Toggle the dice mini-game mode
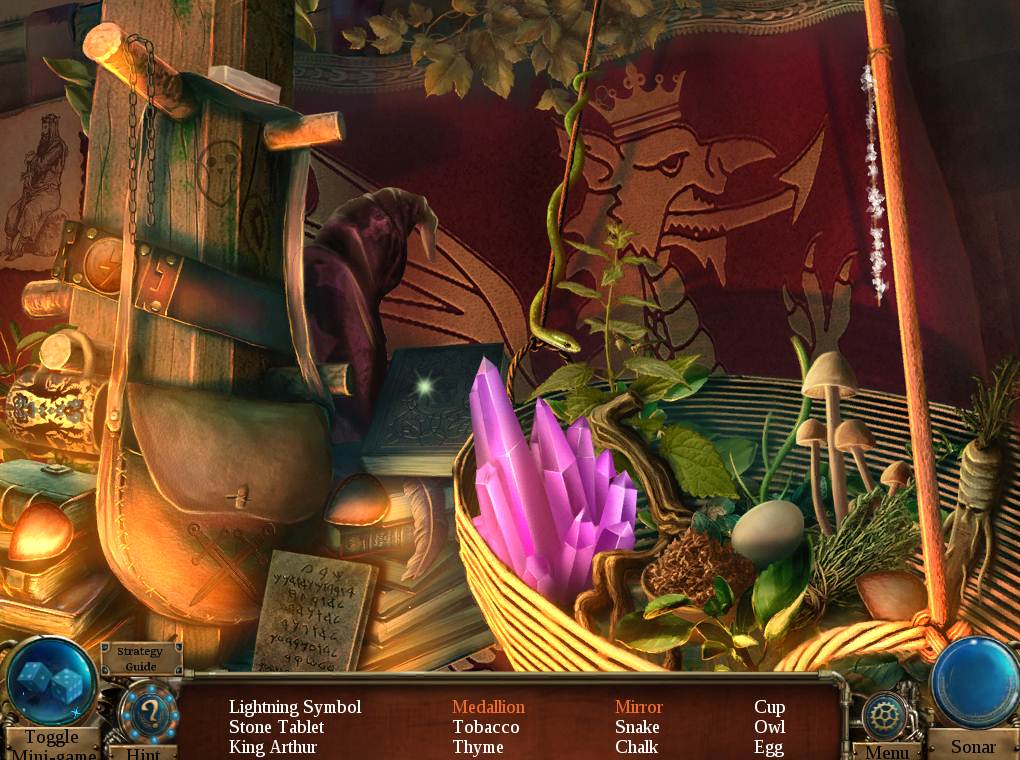The width and height of the screenshot is (1020, 760). pos(51,686)
